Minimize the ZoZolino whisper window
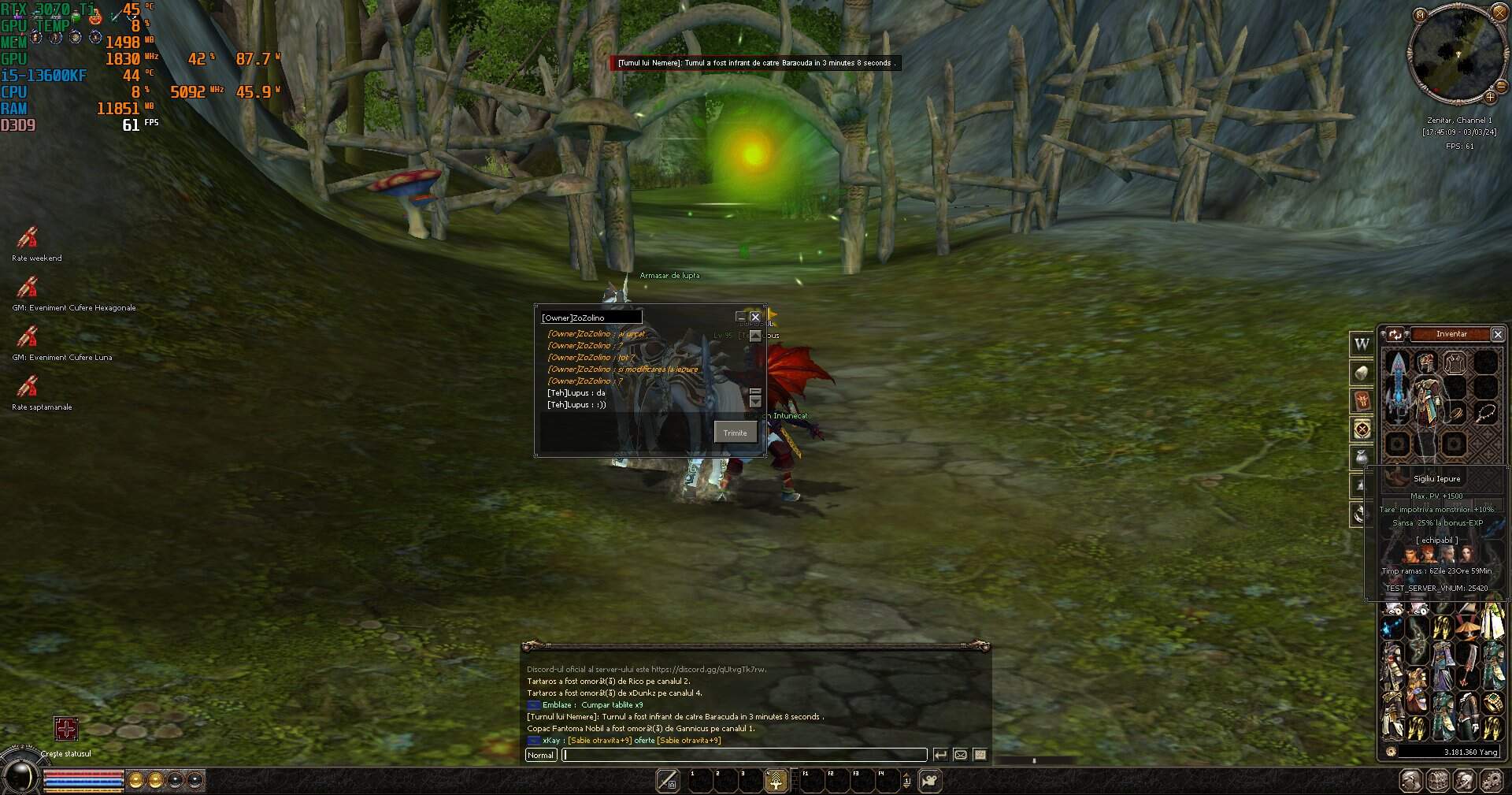Viewport: 1512px width, 795px height. click(x=740, y=318)
